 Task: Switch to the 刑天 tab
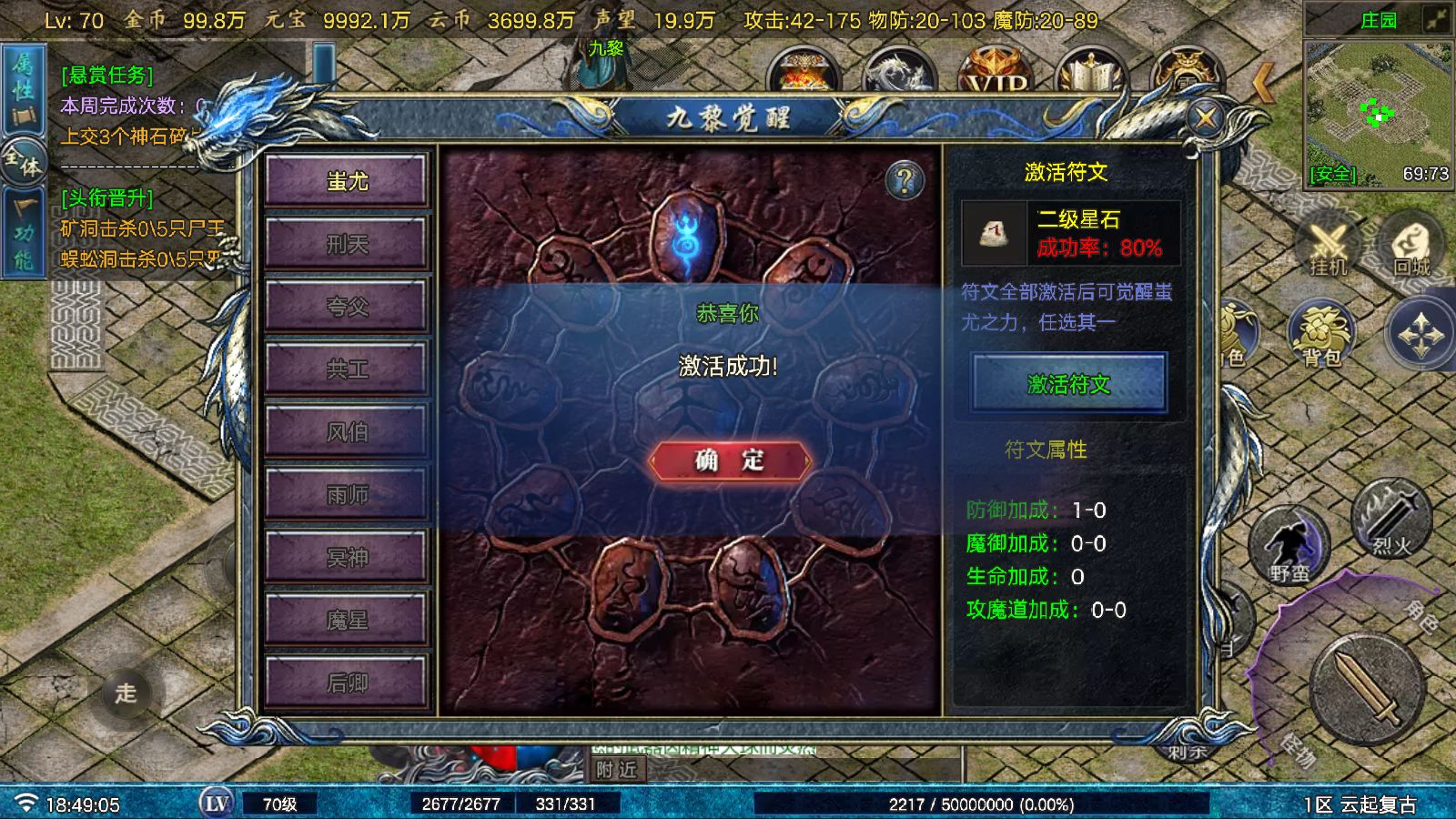(347, 243)
